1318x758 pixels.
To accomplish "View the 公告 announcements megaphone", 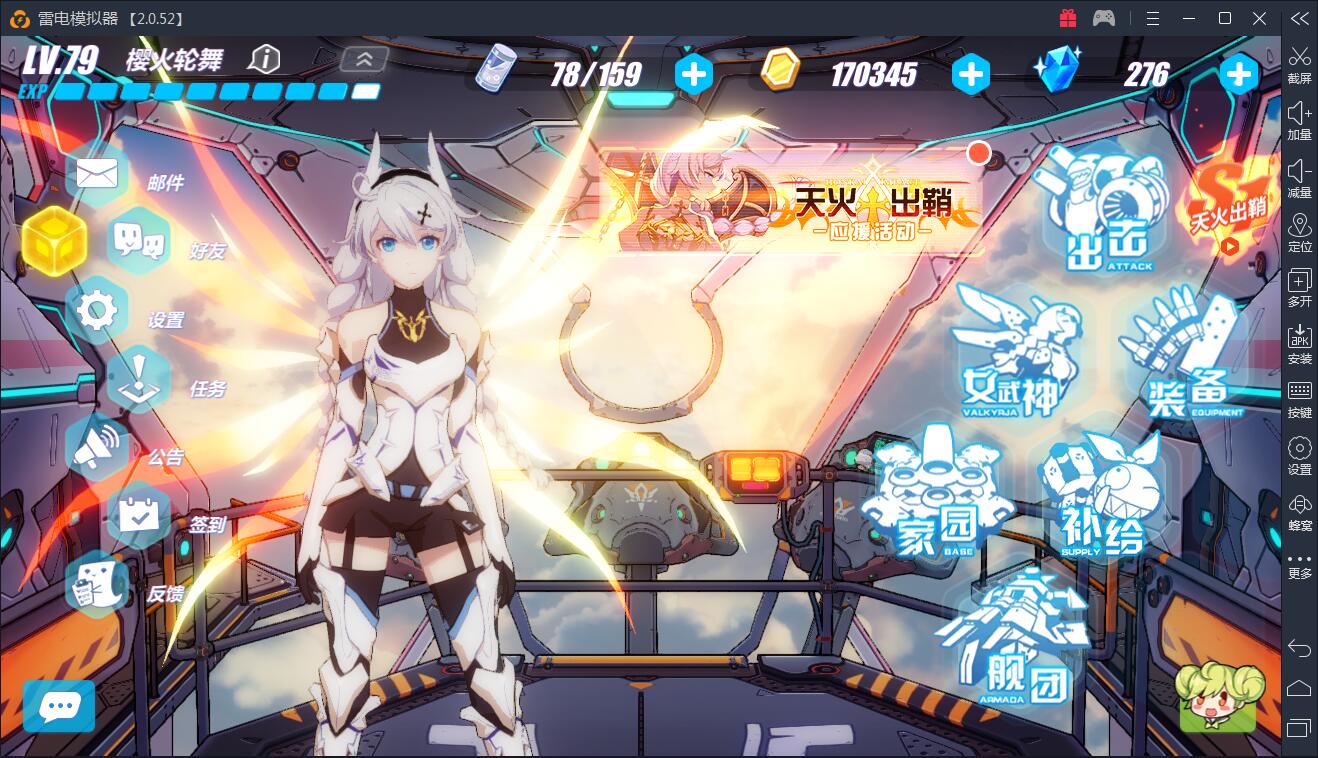I will pyautogui.click(x=97, y=449).
